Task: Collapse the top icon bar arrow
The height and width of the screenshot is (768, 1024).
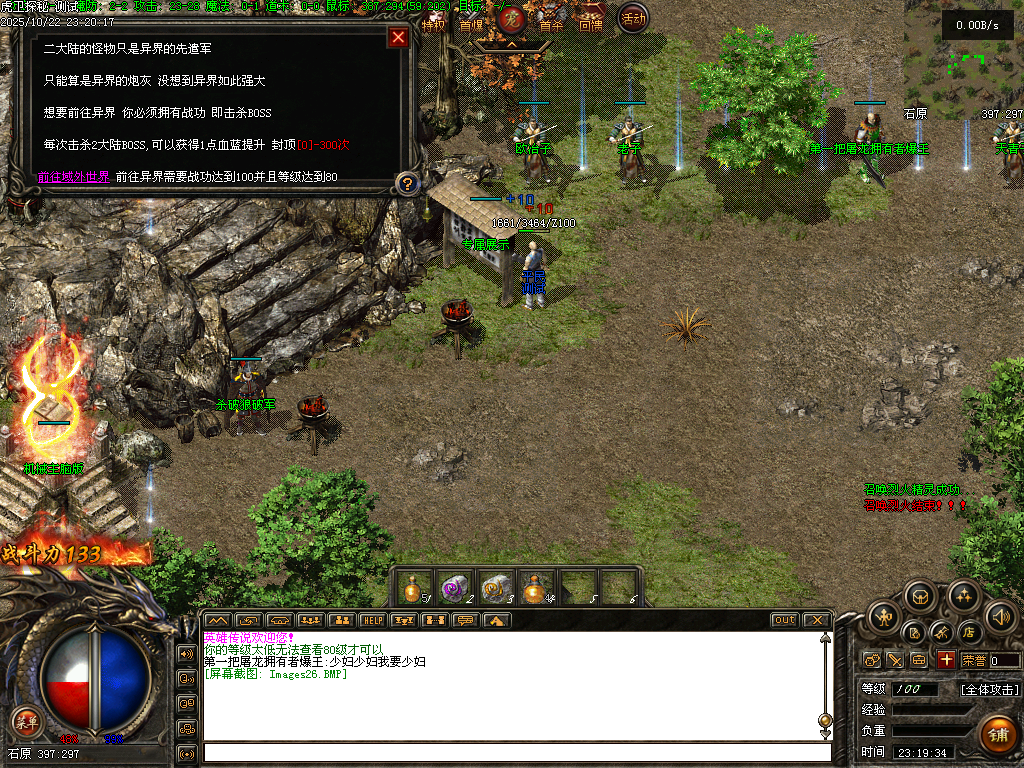Action: tap(511, 45)
